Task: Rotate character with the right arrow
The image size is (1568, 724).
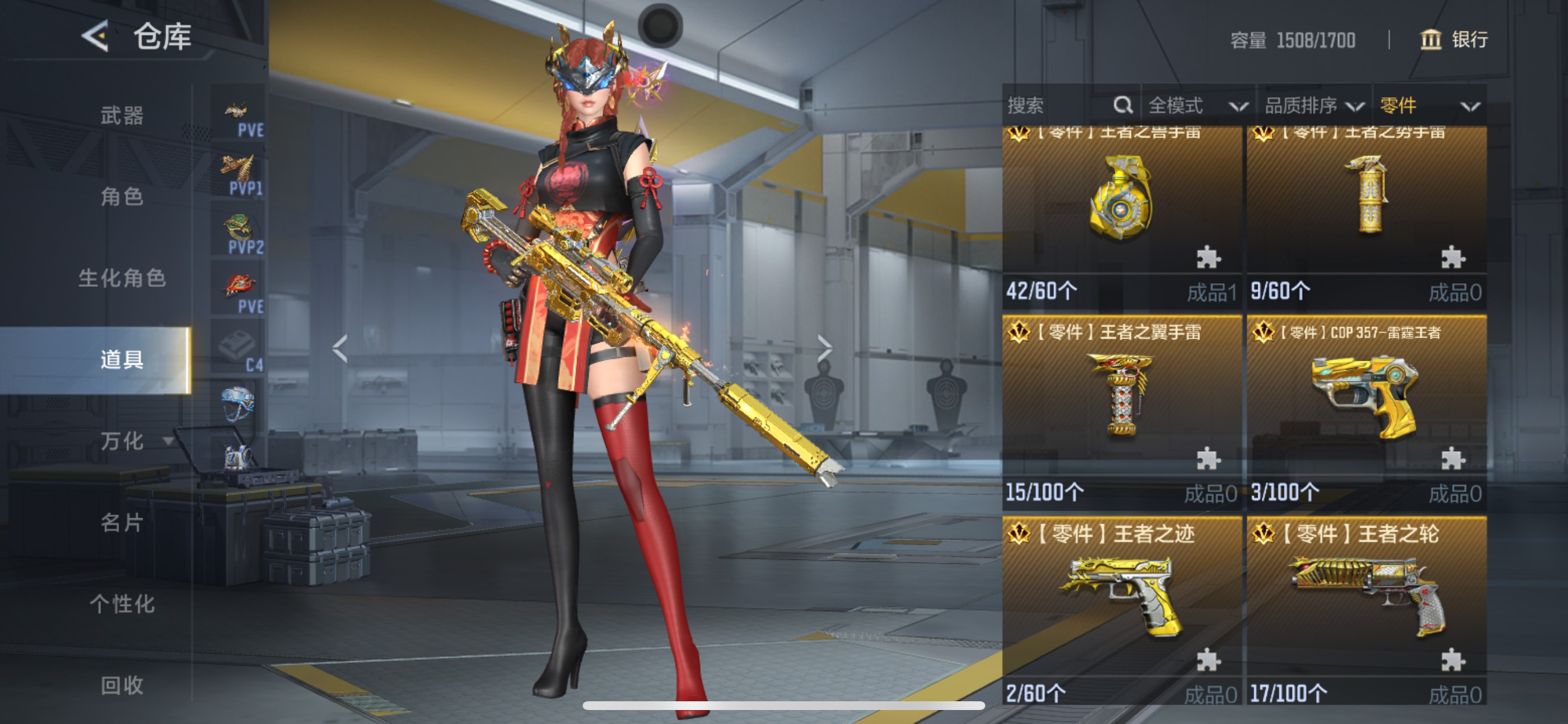Action: 825,348
